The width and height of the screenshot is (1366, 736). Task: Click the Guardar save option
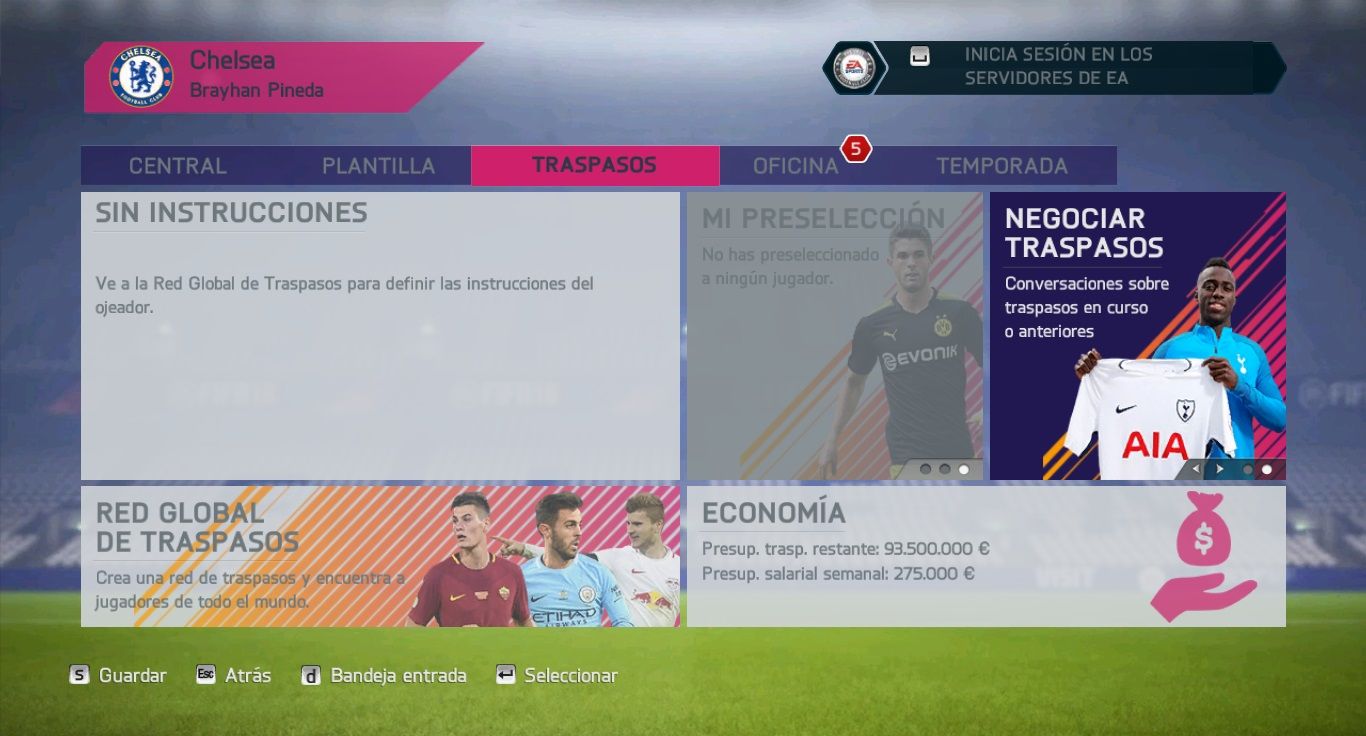pos(118,676)
